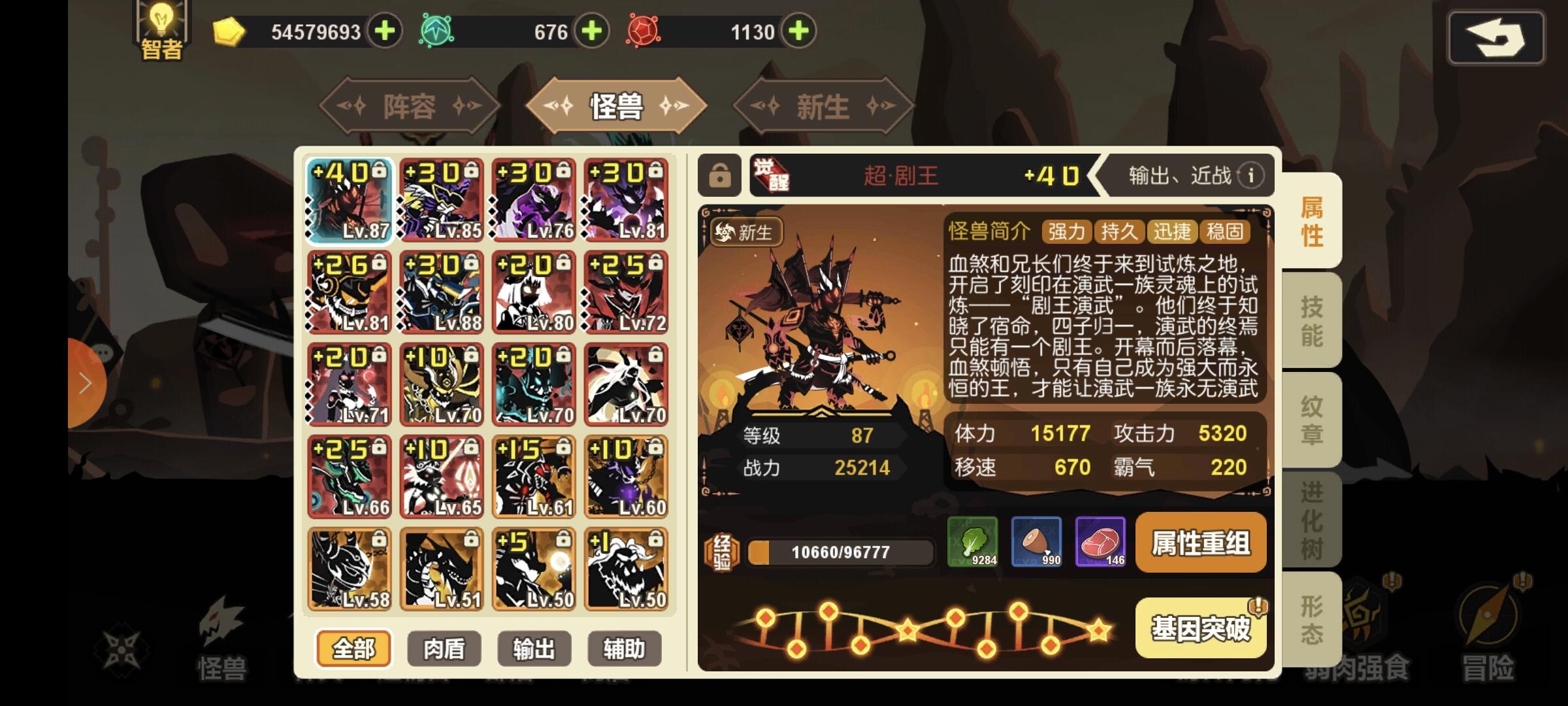Screen dimensions: 1568x706
Task: Open the gold coin purchase with the plus icon
Action: [385, 30]
